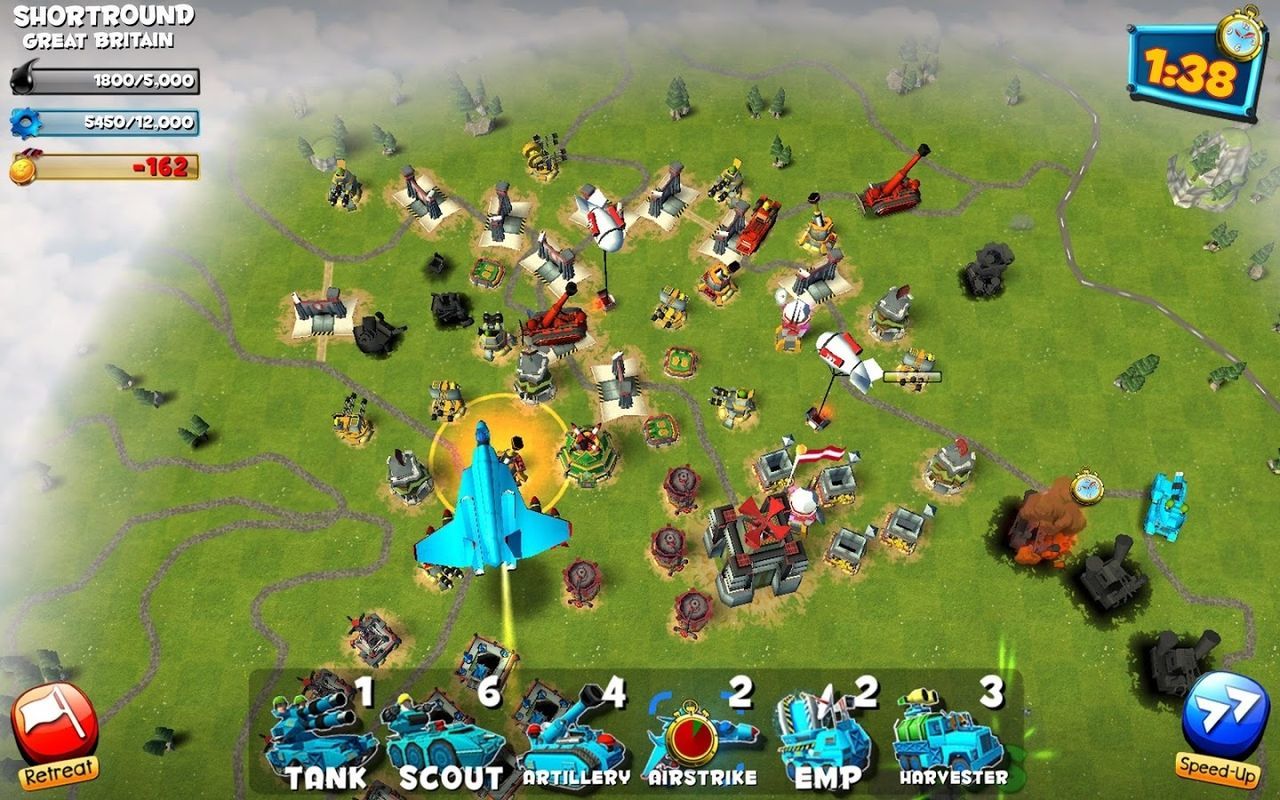Tap the player name SHORTROUND
The image size is (1280, 800).
(103, 16)
